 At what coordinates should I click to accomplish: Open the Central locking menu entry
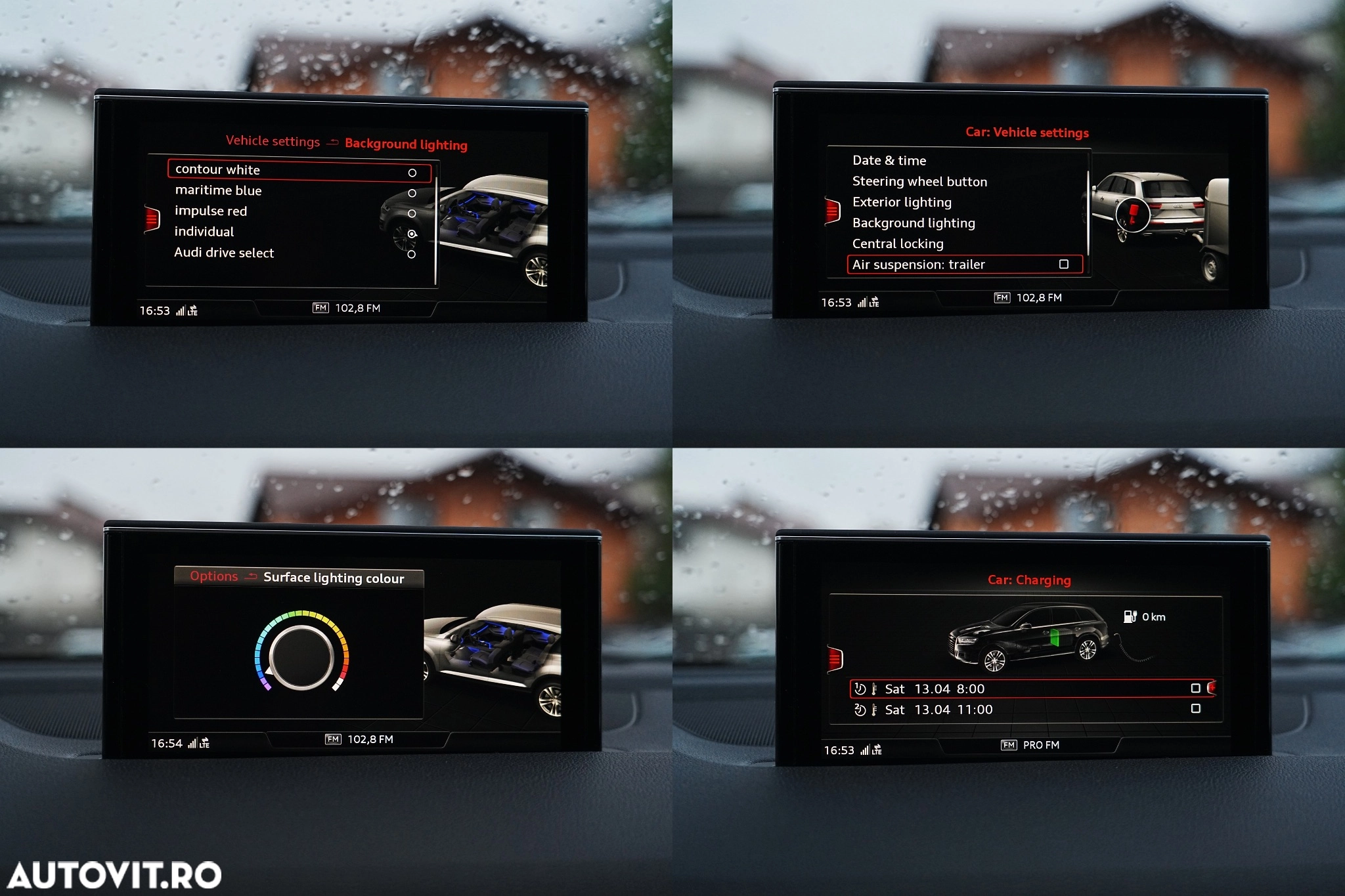pyautogui.click(x=898, y=244)
